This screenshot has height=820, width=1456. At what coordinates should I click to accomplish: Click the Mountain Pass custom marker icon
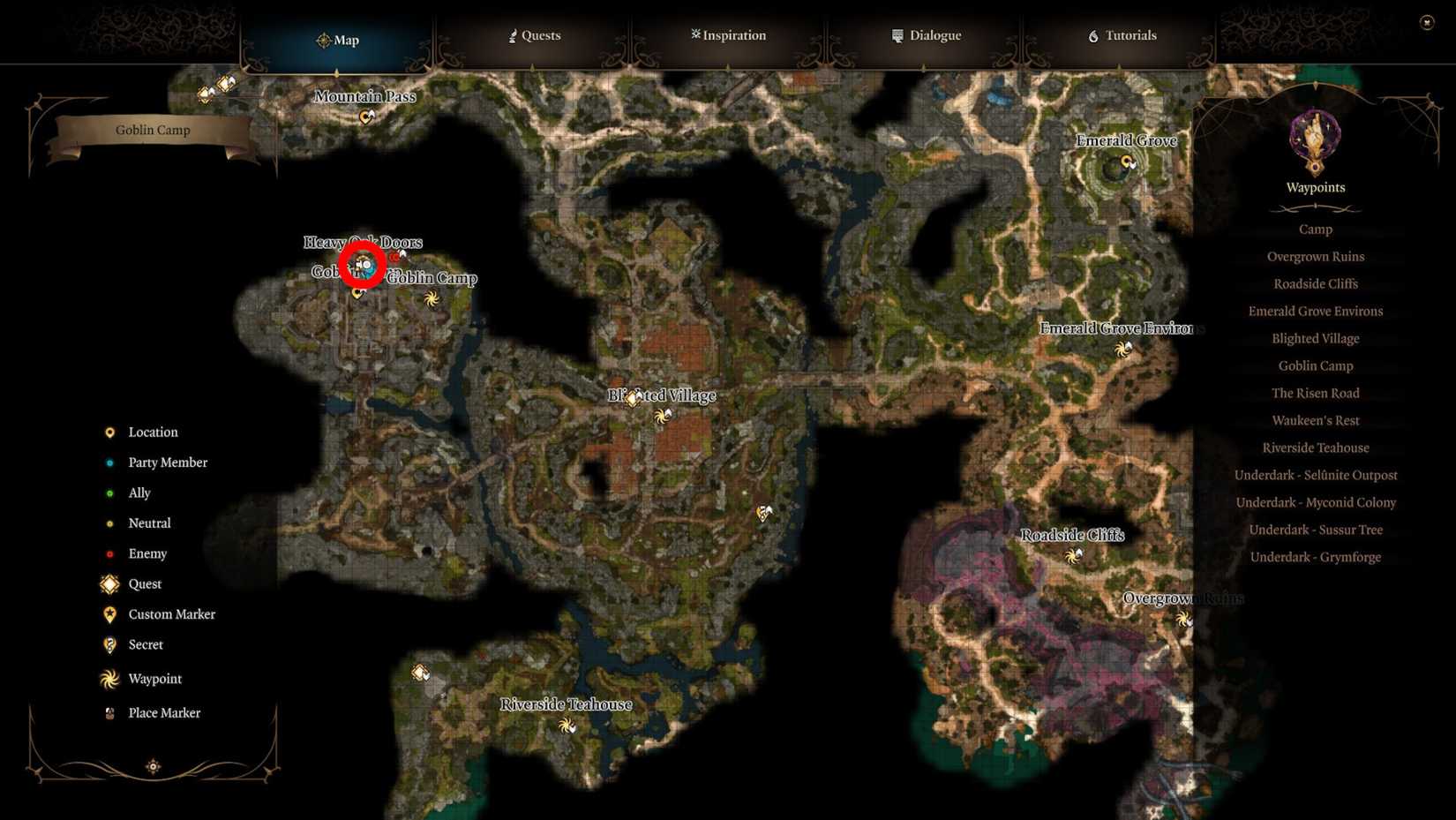pyautogui.click(x=365, y=116)
